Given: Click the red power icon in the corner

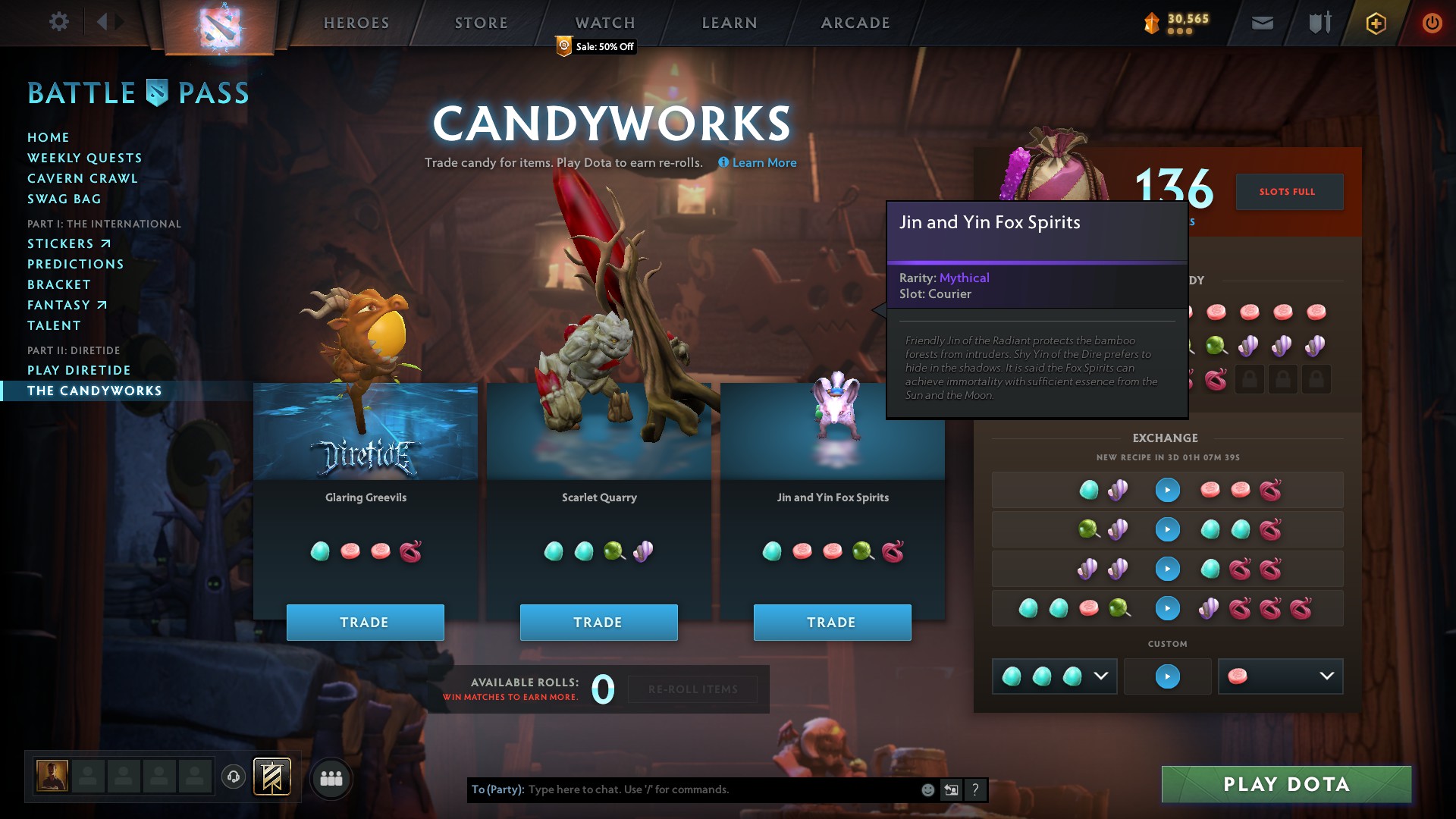Looking at the screenshot, I should tap(1432, 22).
